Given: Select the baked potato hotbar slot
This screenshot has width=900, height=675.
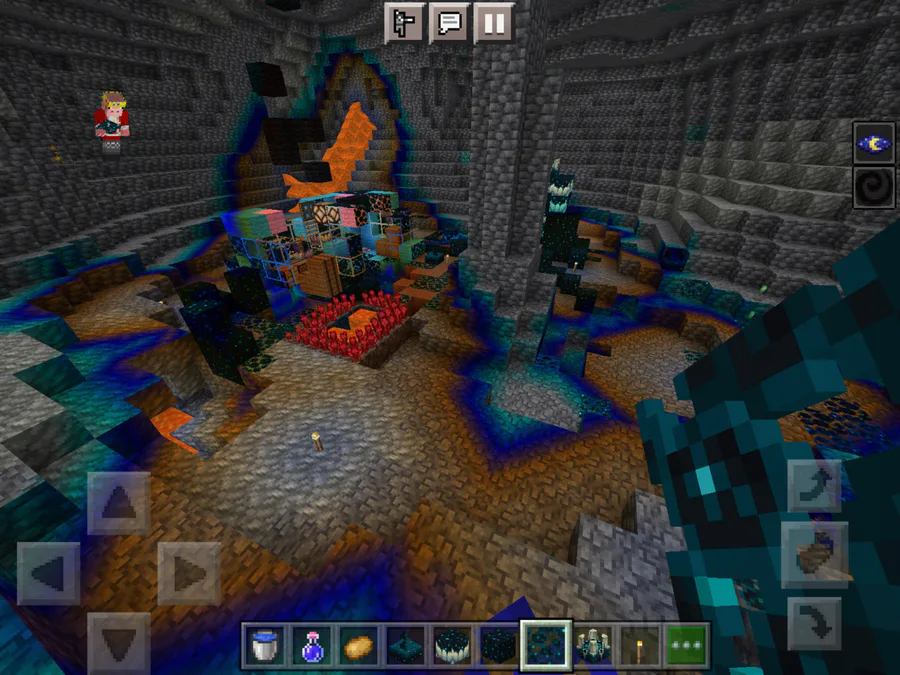Looking at the screenshot, I should pyautogui.click(x=358, y=646).
